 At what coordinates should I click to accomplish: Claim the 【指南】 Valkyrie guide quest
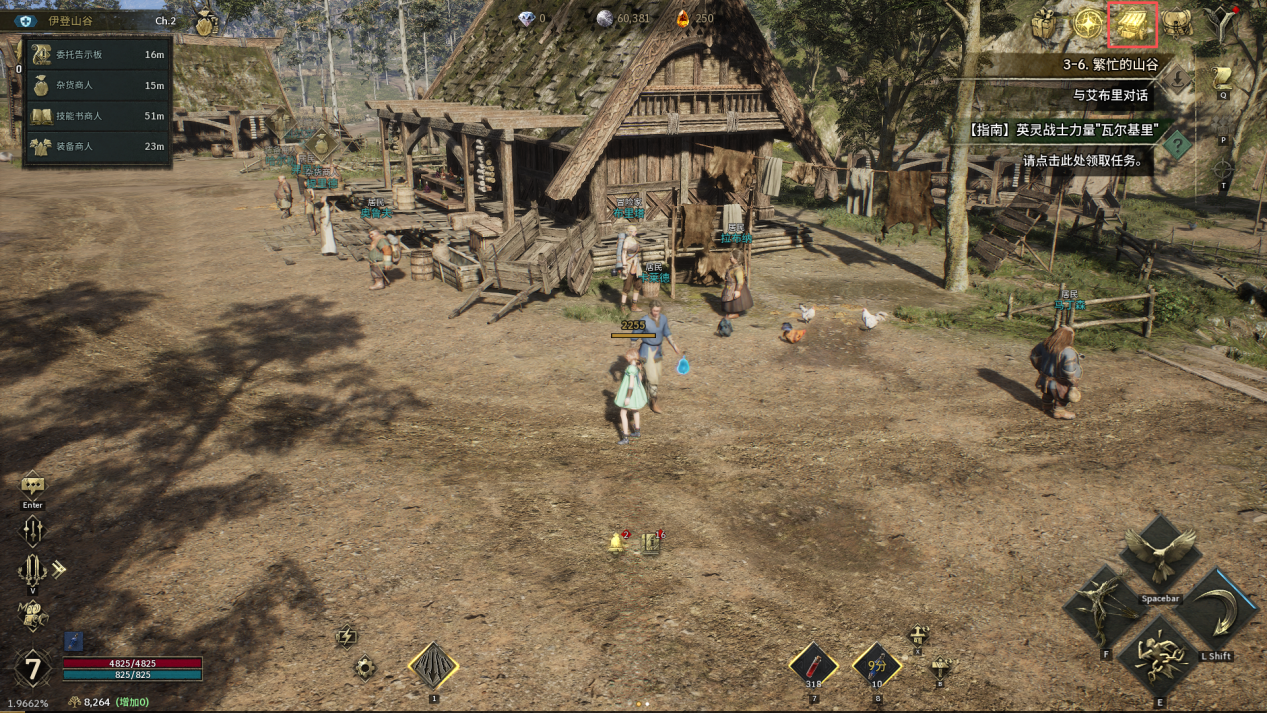tap(1058, 130)
